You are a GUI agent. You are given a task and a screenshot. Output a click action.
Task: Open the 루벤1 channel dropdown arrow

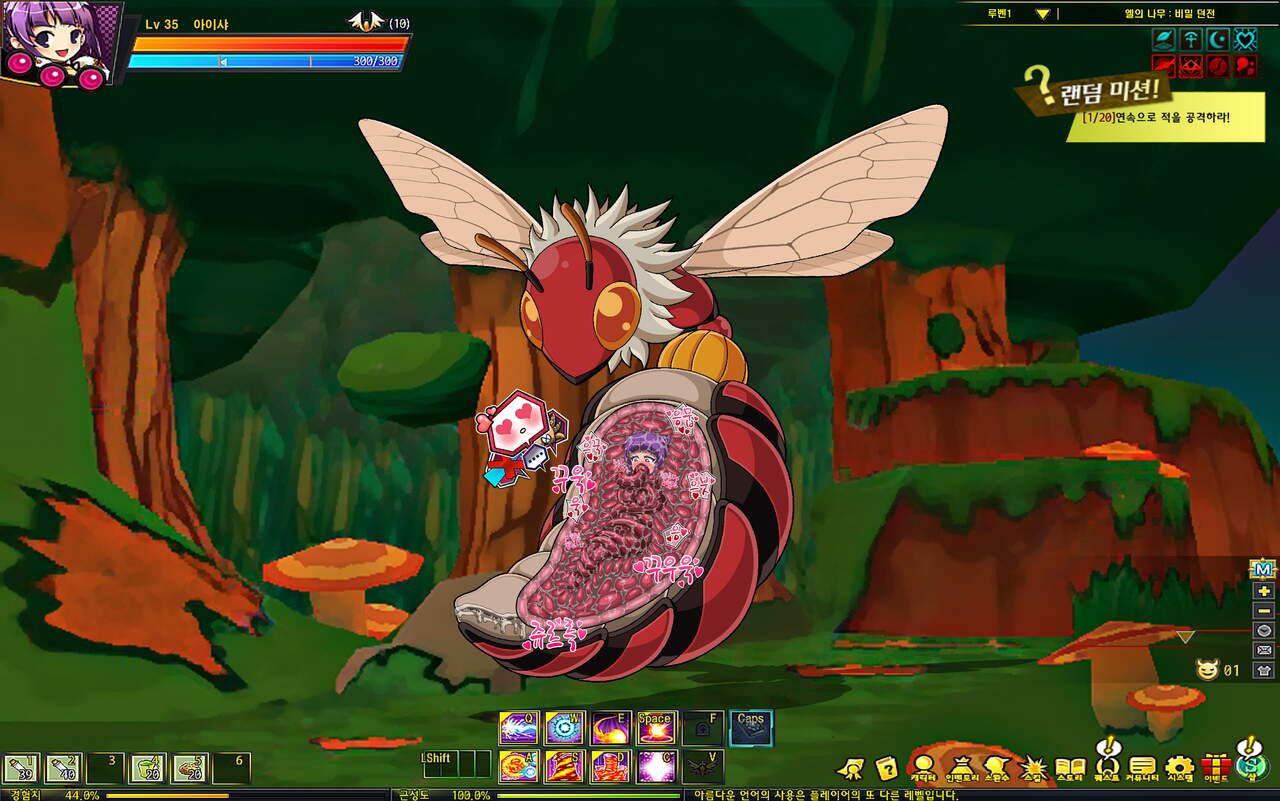coord(1042,14)
